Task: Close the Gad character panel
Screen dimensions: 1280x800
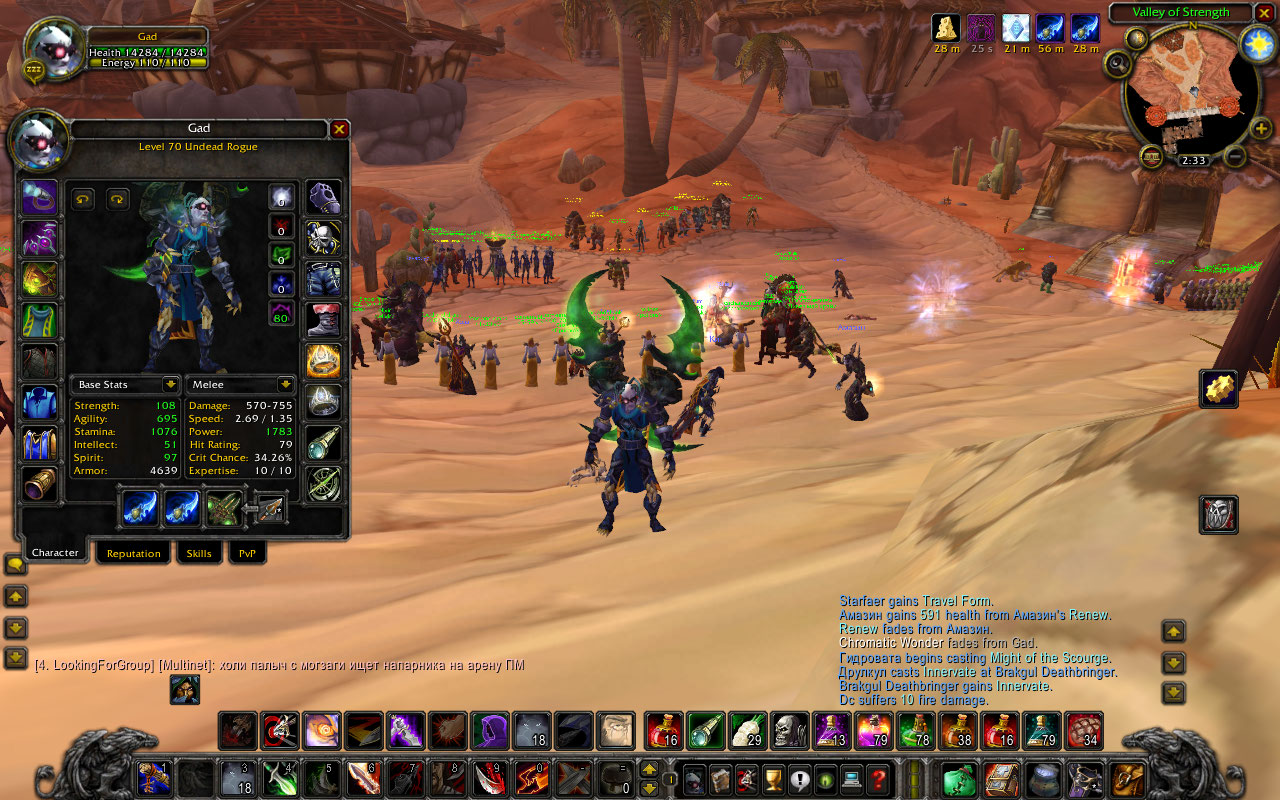Action: tap(340, 129)
